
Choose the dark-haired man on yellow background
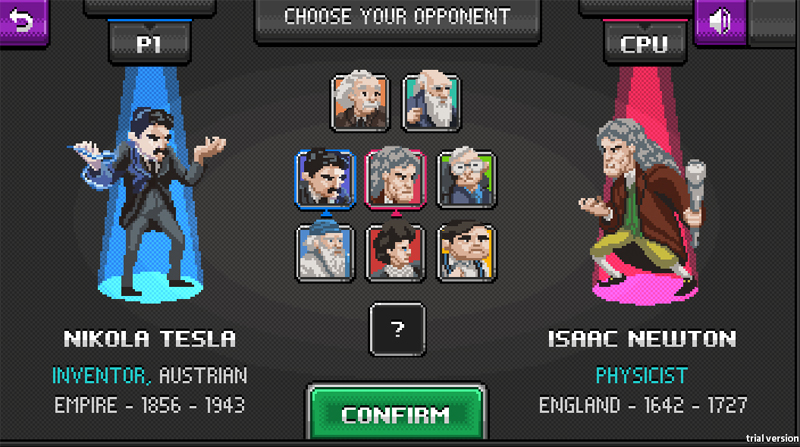coord(466,251)
